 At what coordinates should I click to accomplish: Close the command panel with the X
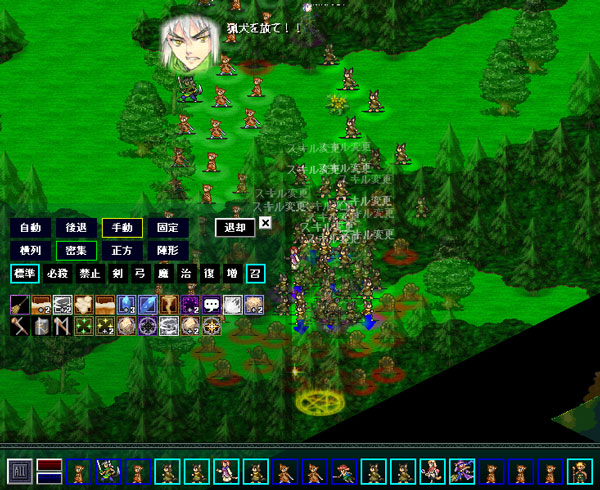pyautogui.click(x=265, y=223)
